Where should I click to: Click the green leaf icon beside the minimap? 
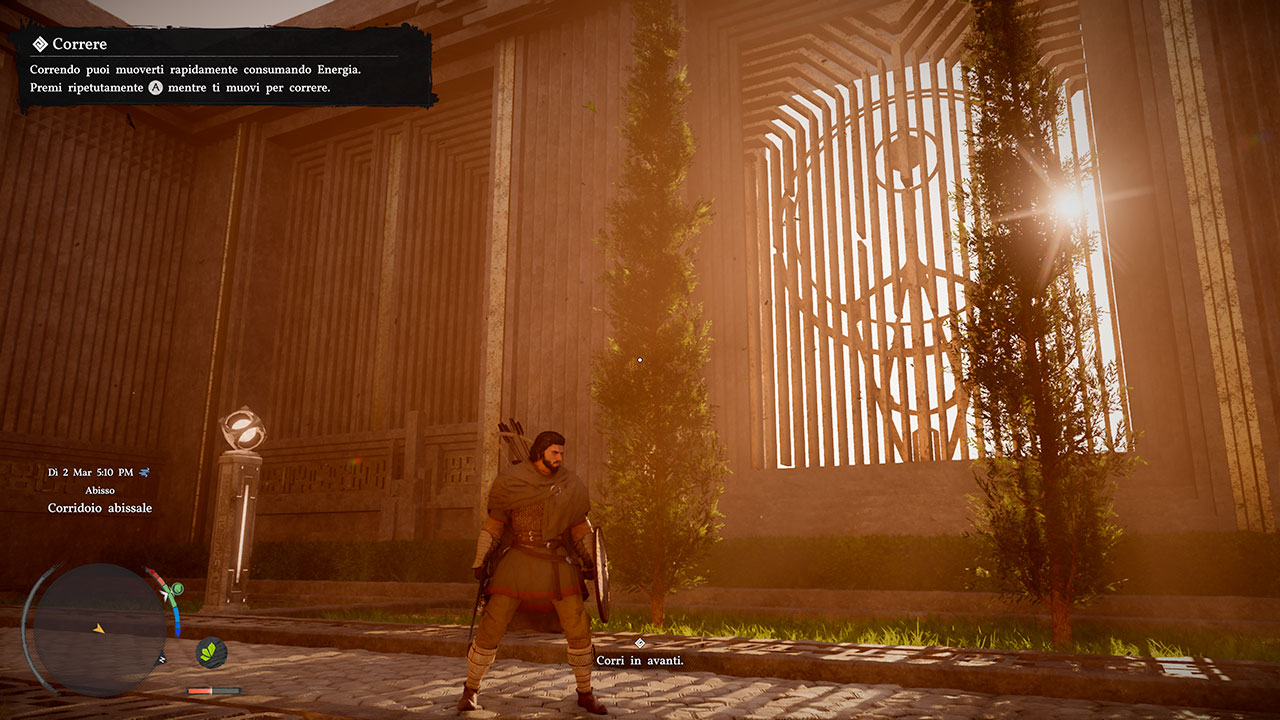211,652
